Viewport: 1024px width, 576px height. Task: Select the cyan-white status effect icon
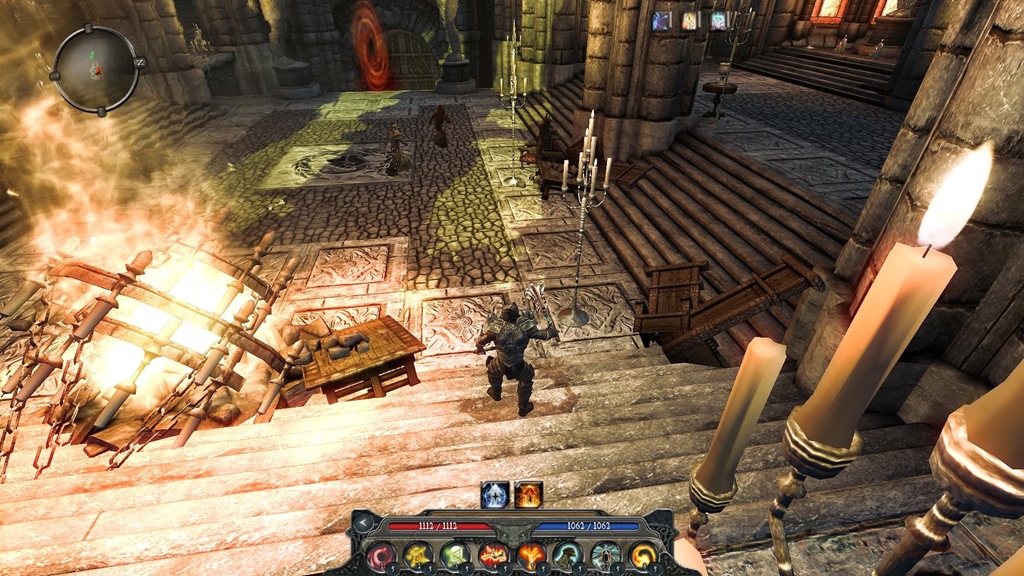[719, 20]
